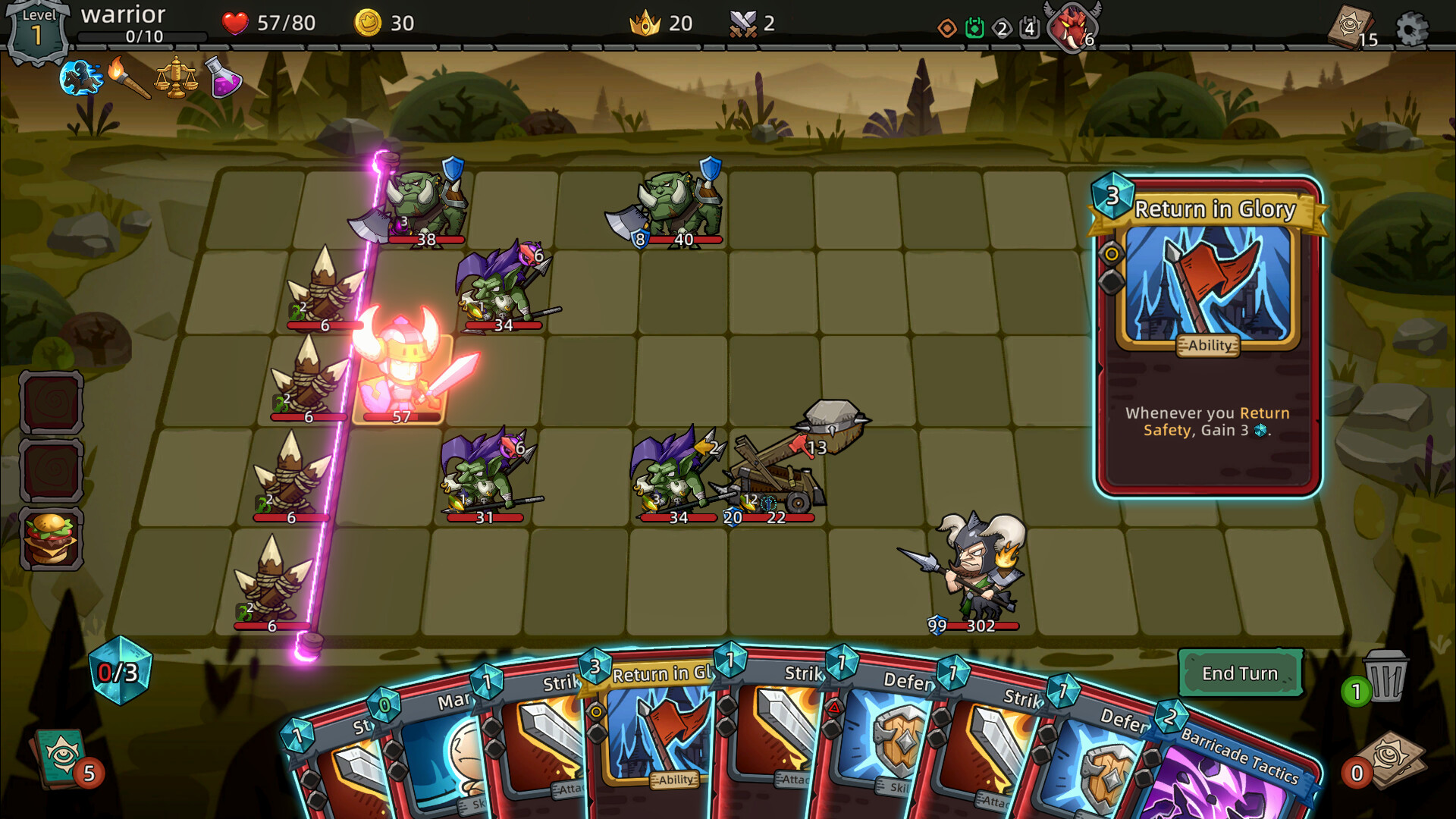Click the End Turn button
This screenshot has height=819, width=1456.
click(x=1240, y=673)
